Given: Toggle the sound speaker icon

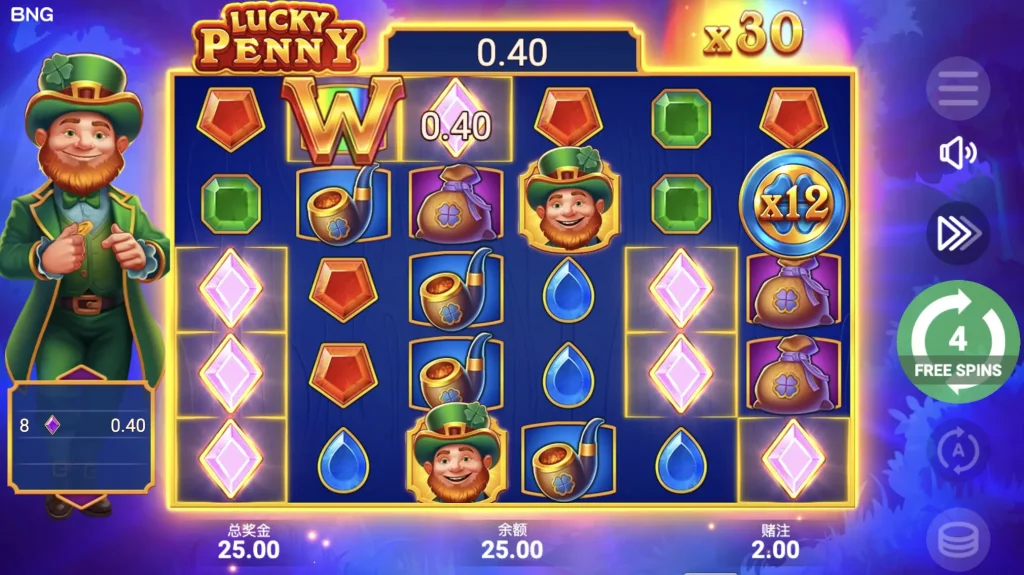Looking at the screenshot, I should click(957, 153).
